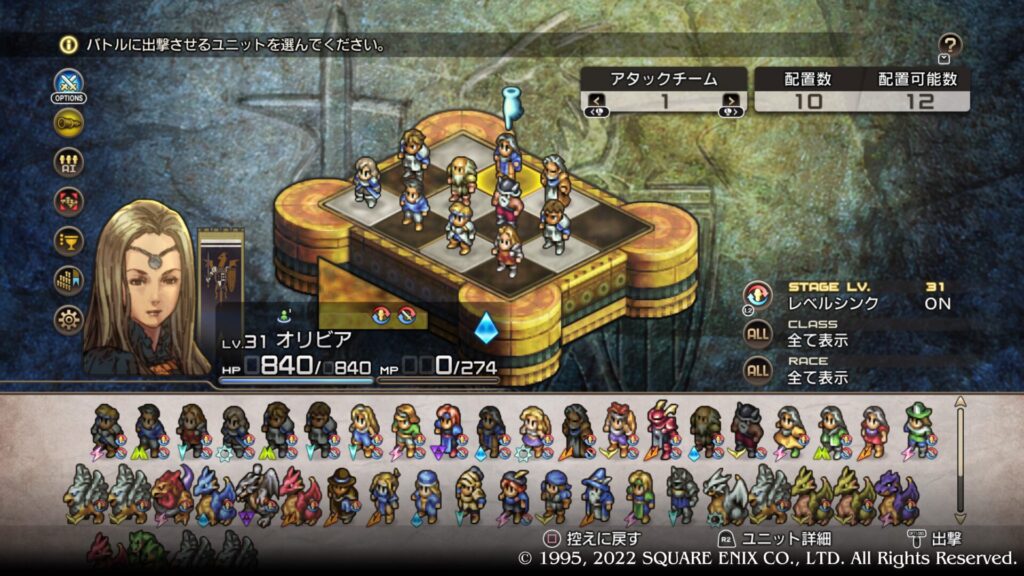
Task: Click the roster scrollbar
Action: (x=961, y=460)
